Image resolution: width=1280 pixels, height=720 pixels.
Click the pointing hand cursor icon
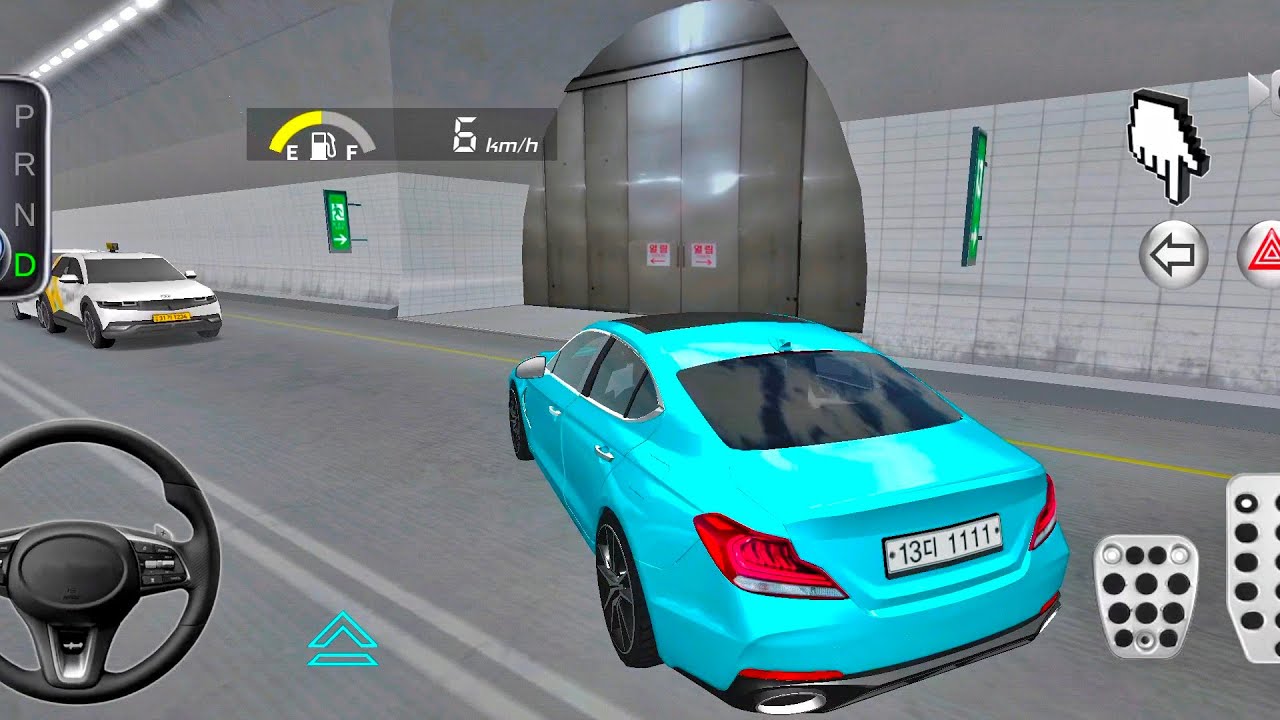(1168, 144)
